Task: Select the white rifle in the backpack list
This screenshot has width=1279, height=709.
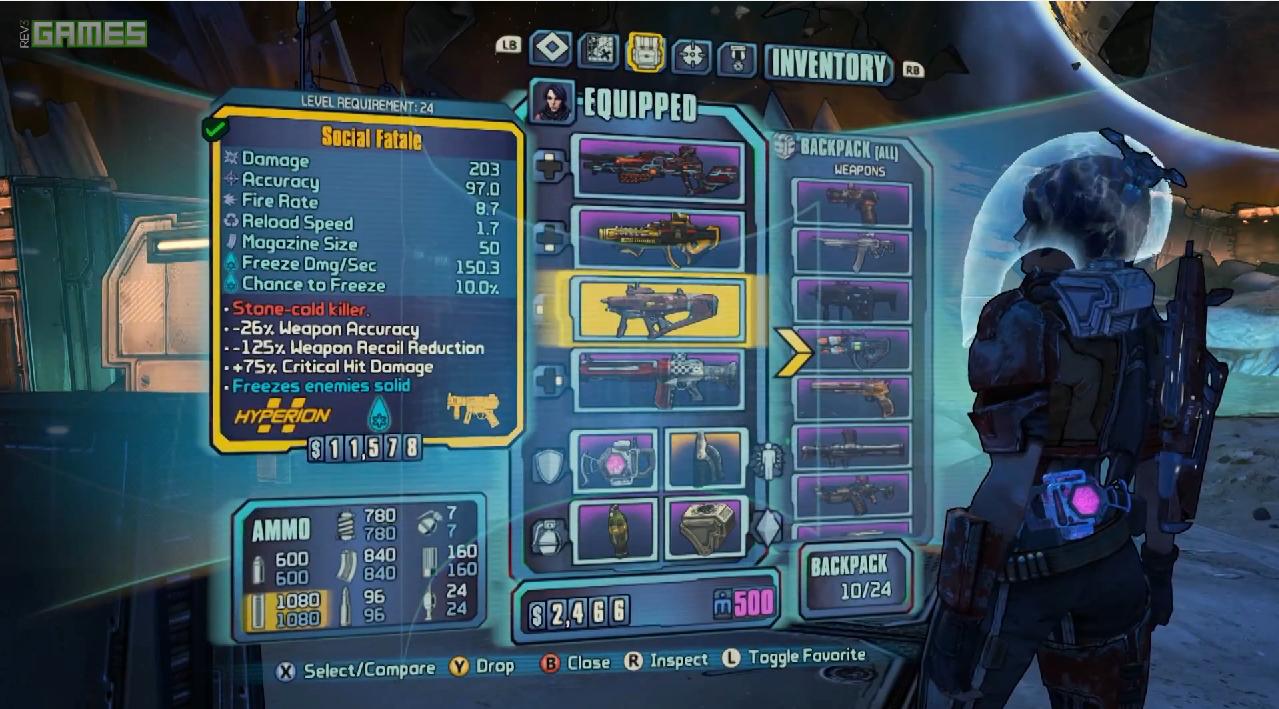Action: 851,251
